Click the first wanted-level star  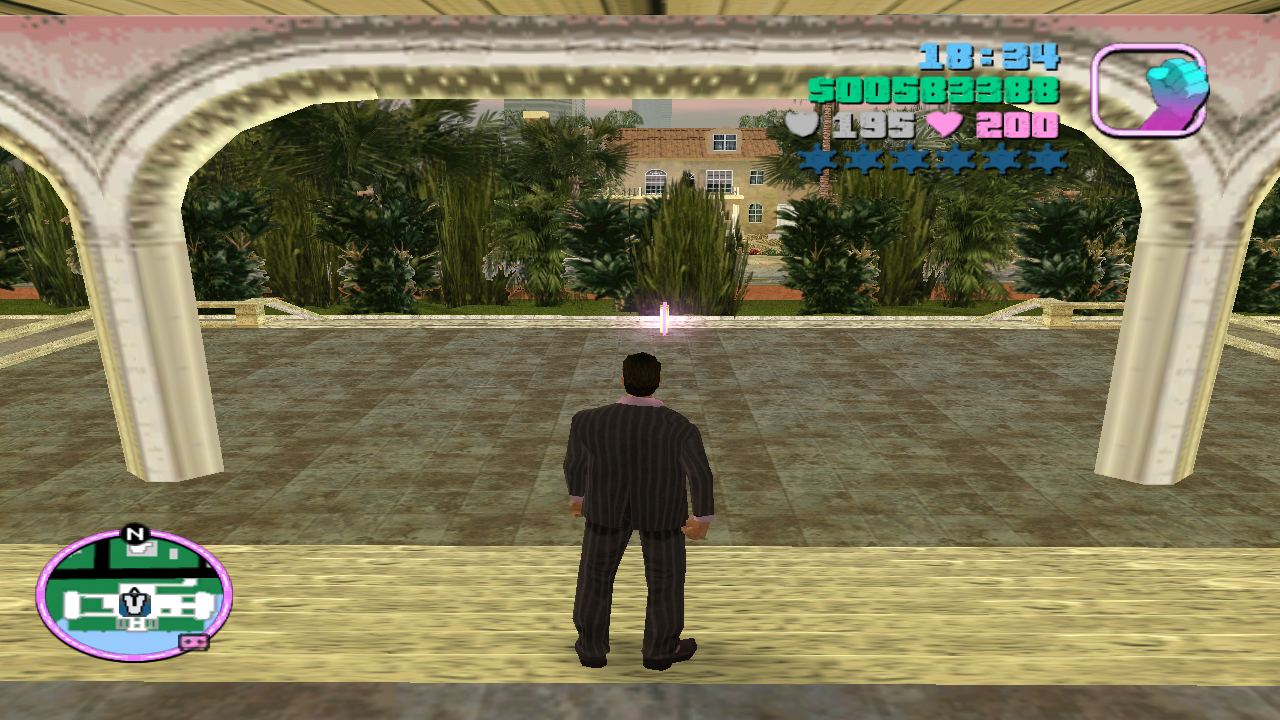(817, 160)
